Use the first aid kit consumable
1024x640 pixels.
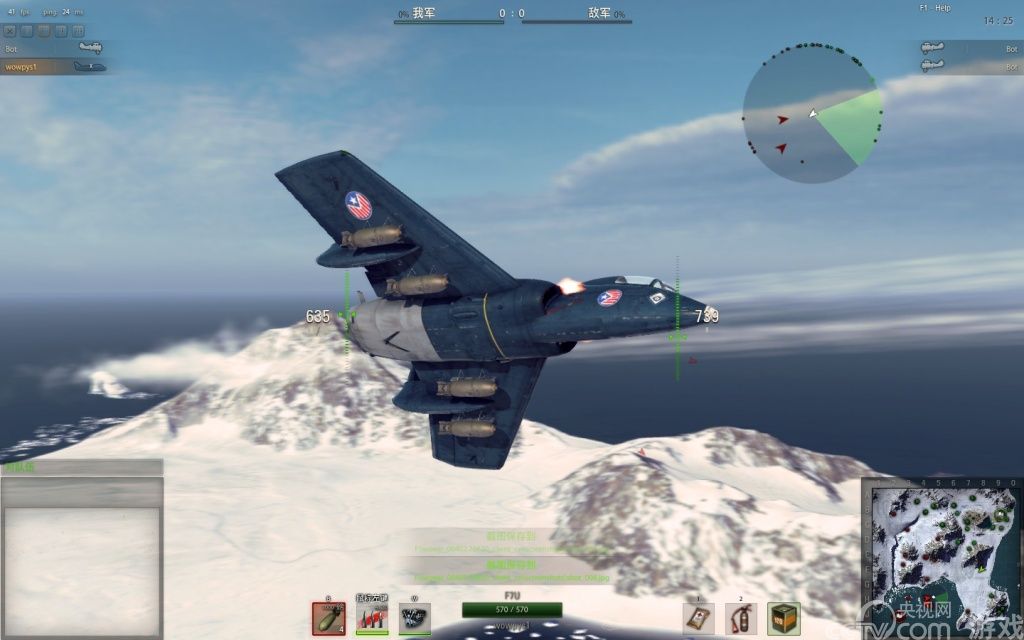(698, 619)
